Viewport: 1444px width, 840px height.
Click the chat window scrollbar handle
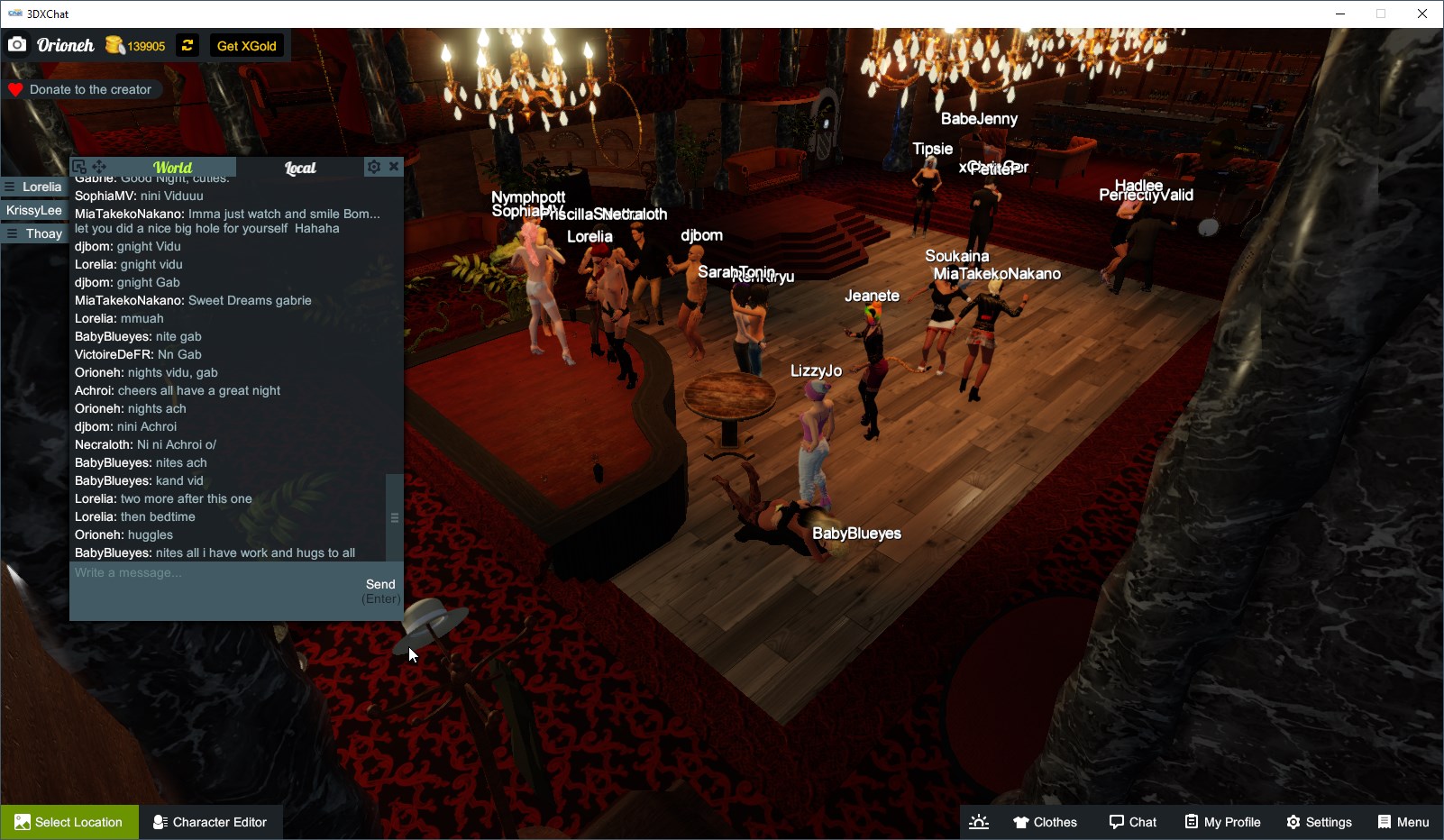394,516
